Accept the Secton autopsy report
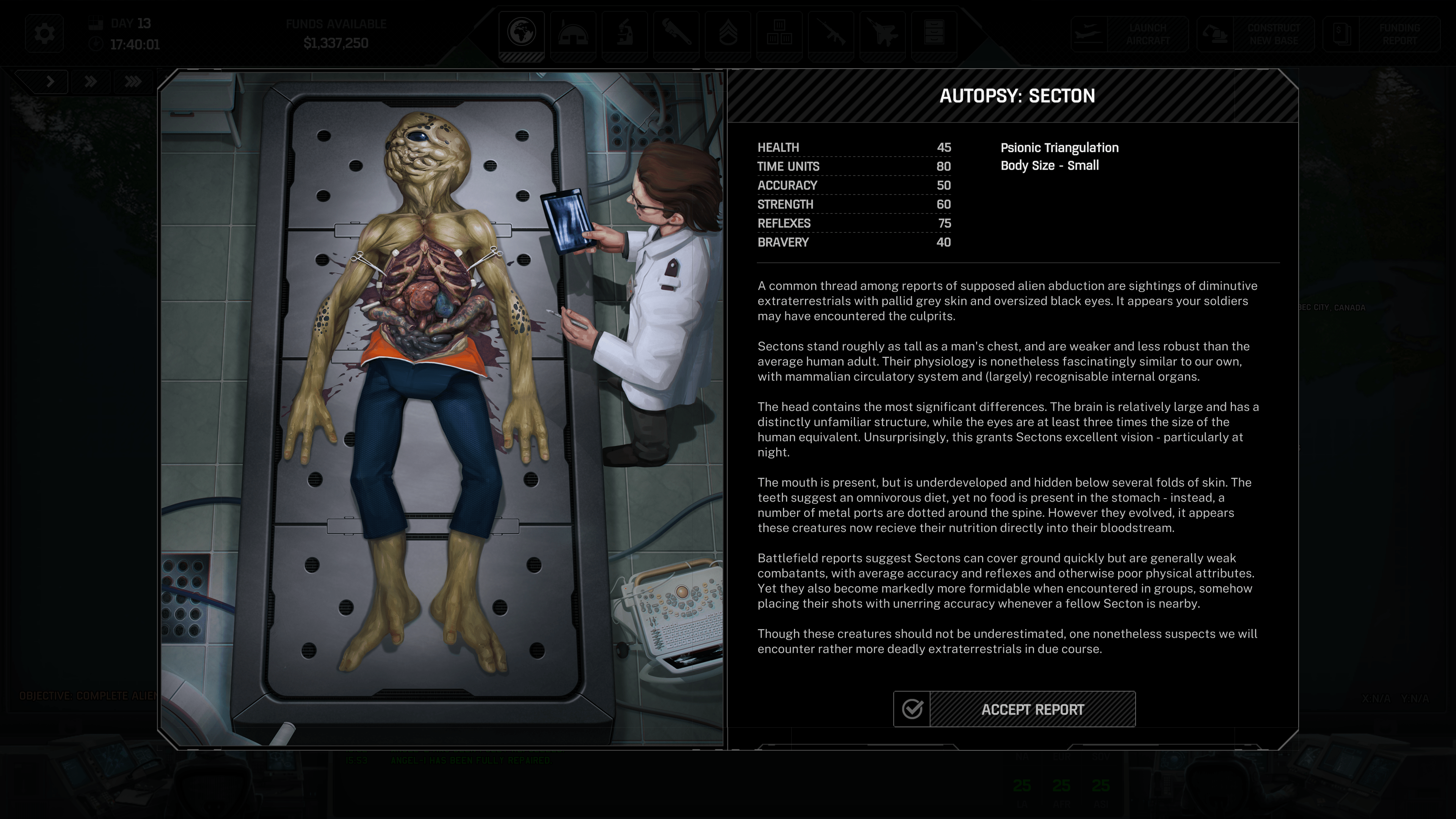This screenshot has width=1456, height=819. pos(1014,709)
